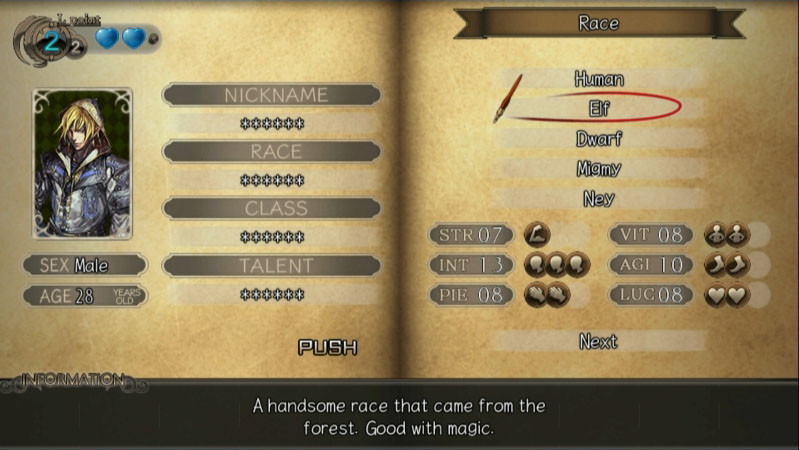
Task: Open the NICKNAME field
Action: tap(271, 95)
